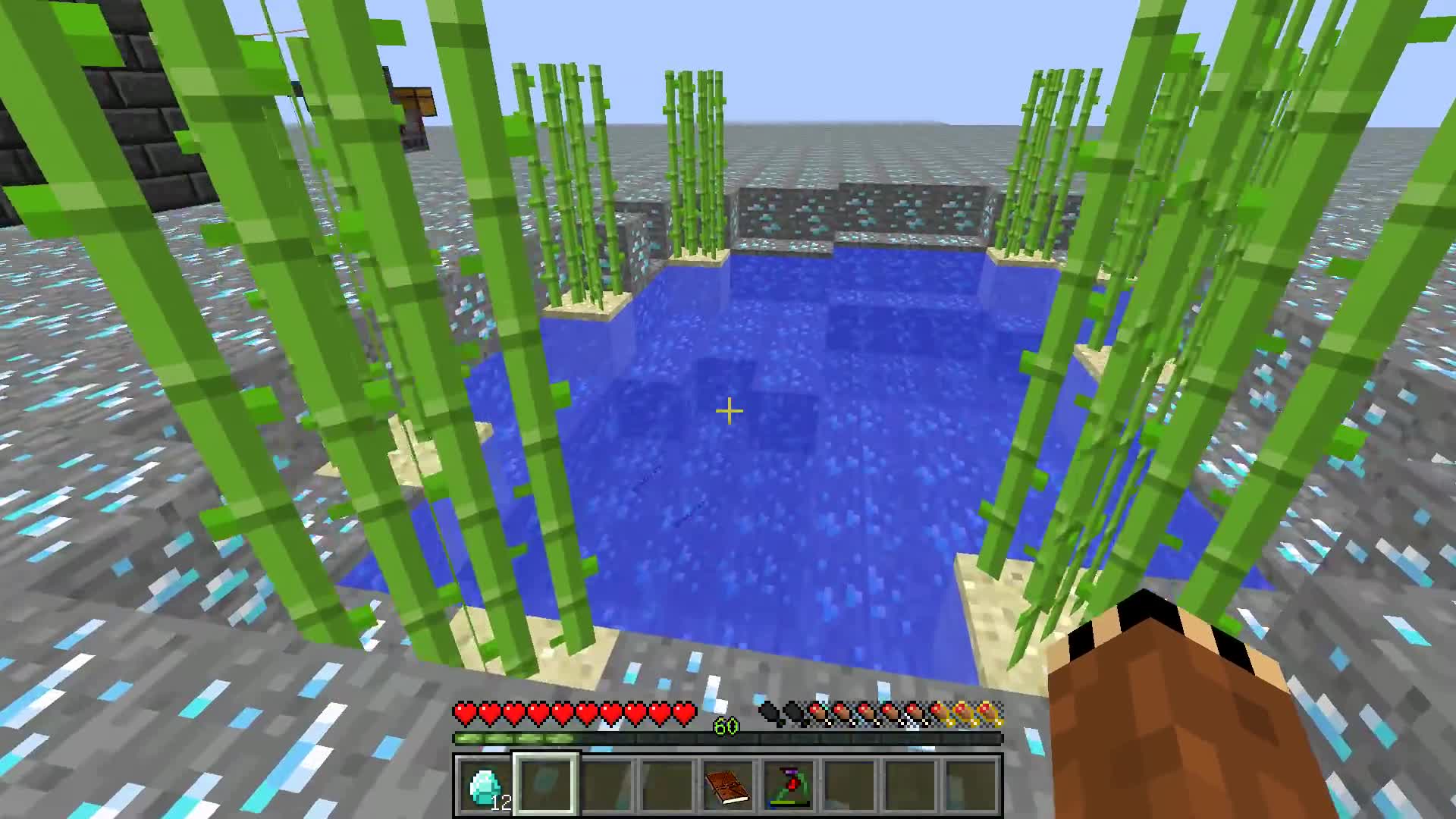Click the highlighted empty hotbar slot

(546, 786)
